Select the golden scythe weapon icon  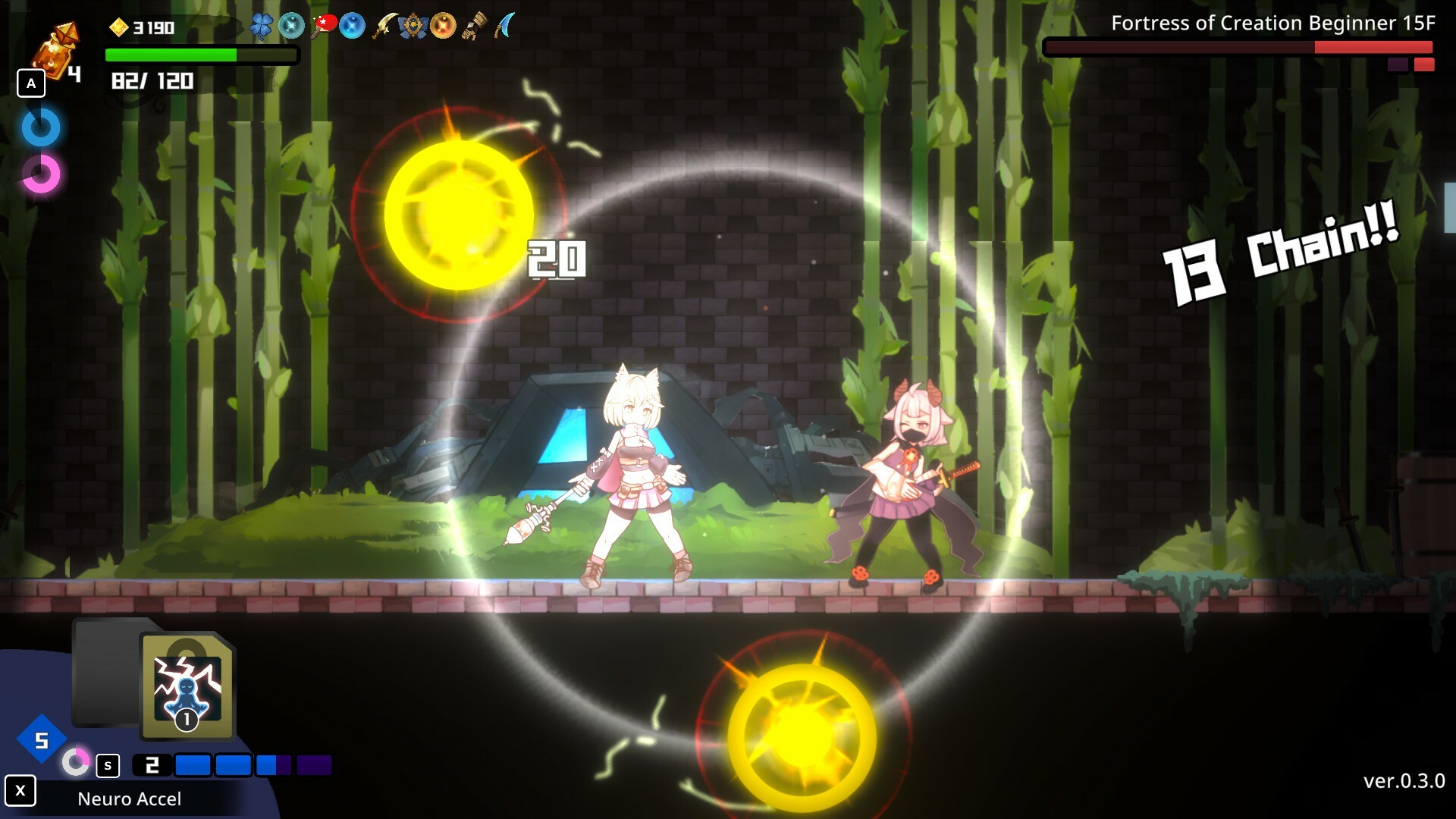(x=385, y=23)
